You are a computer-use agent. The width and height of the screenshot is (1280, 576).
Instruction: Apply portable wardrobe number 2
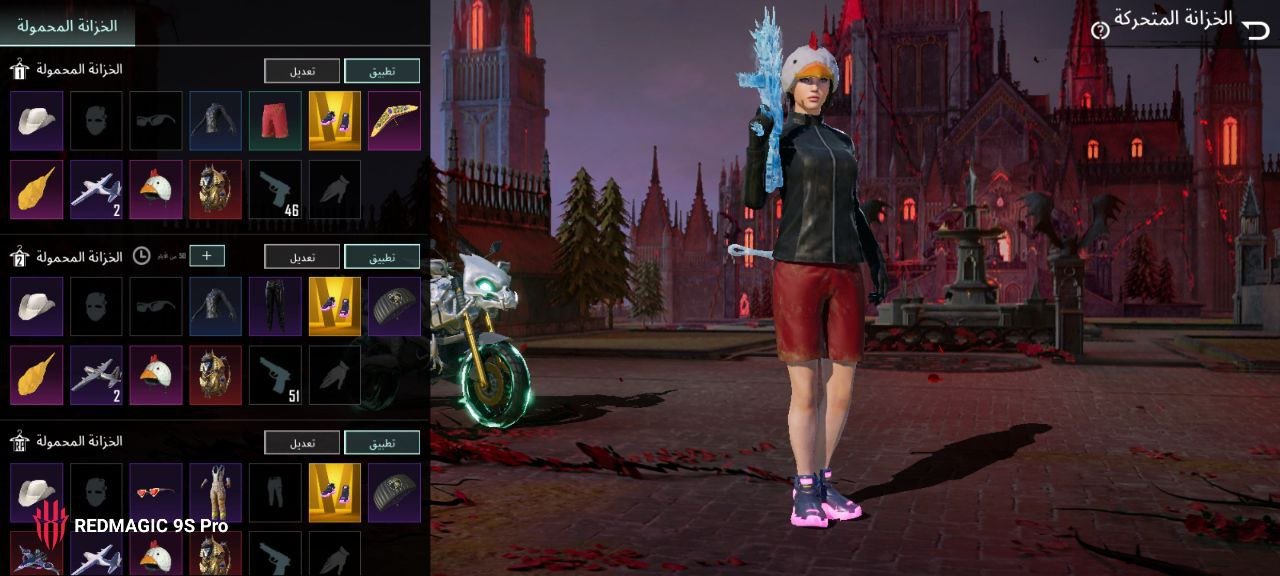(x=382, y=257)
